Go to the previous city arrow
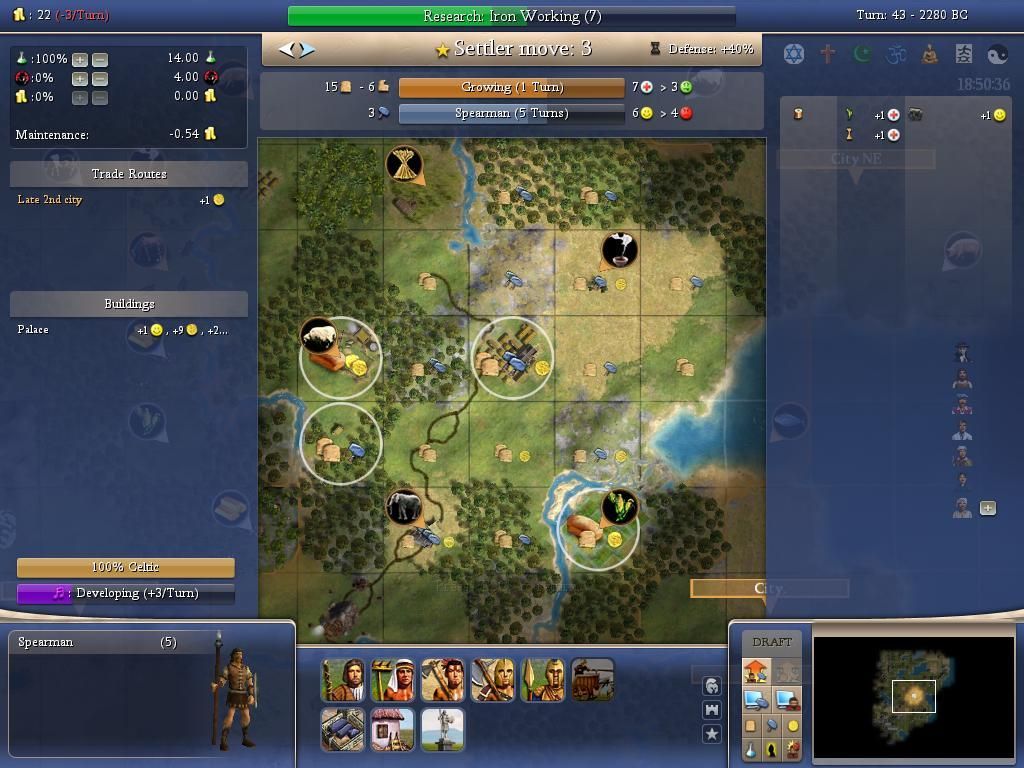This screenshot has width=1024, height=768. (286, 49)
